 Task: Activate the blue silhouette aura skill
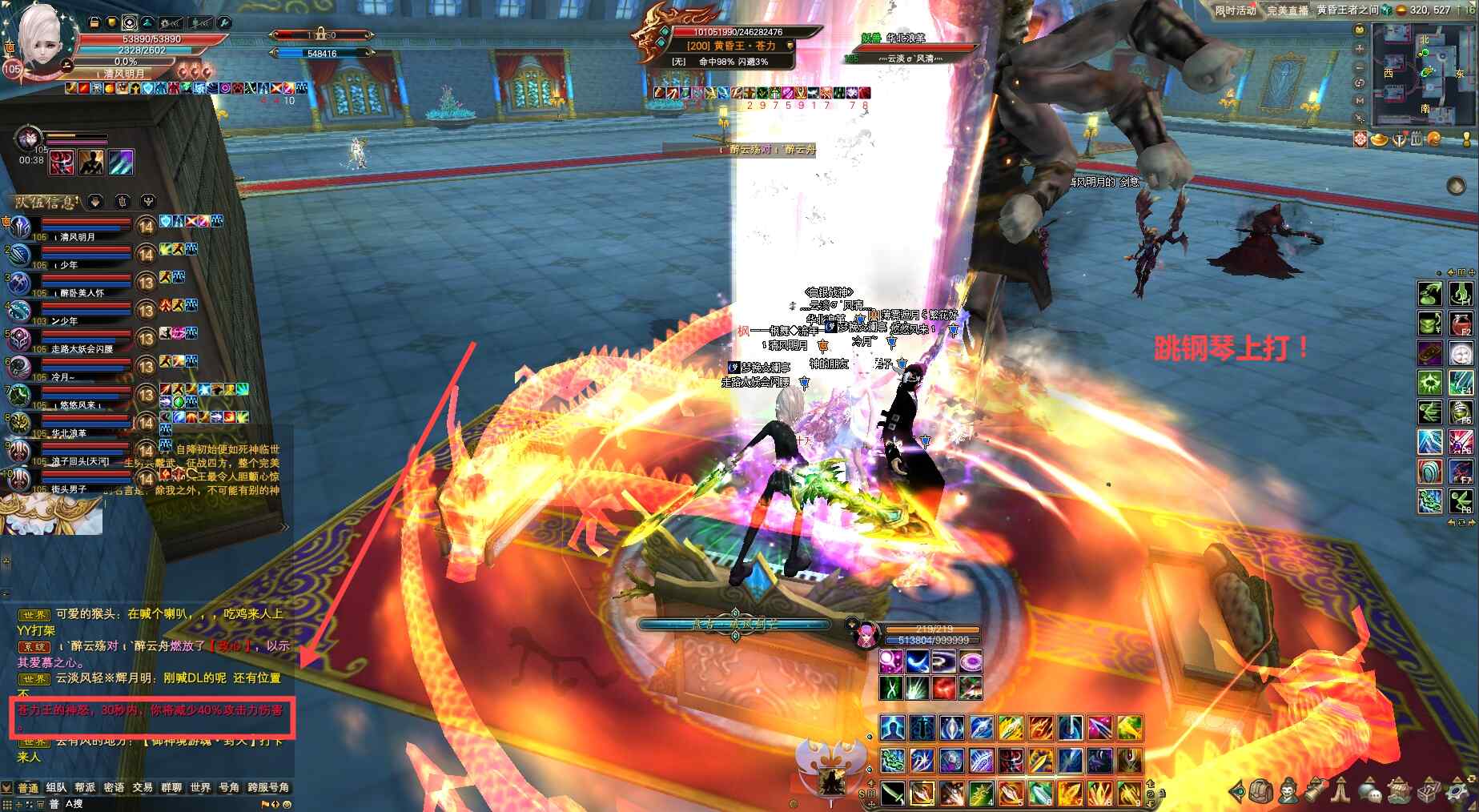[892, 728]
